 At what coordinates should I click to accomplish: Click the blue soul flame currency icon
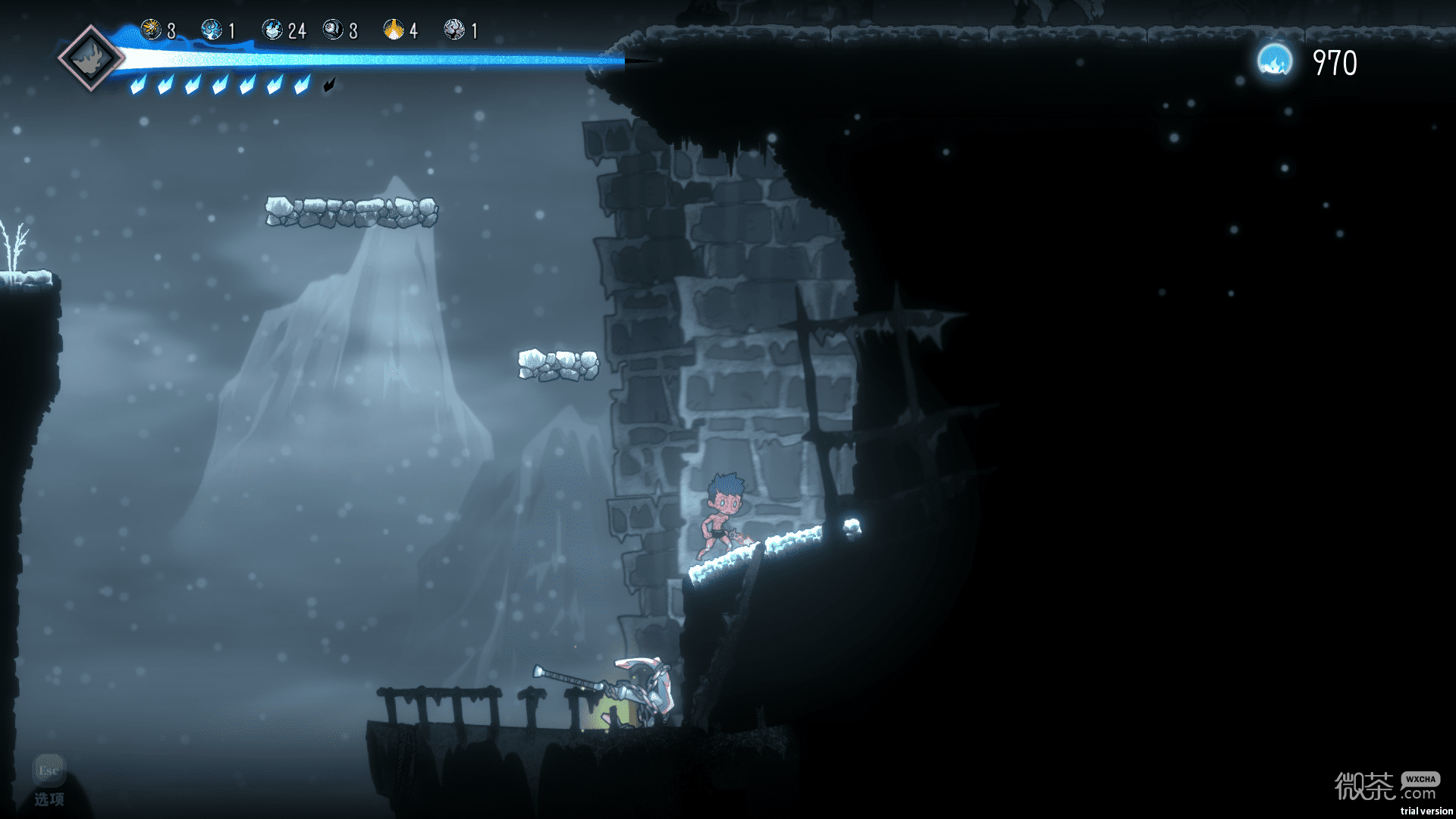(x=1275, y=61)
